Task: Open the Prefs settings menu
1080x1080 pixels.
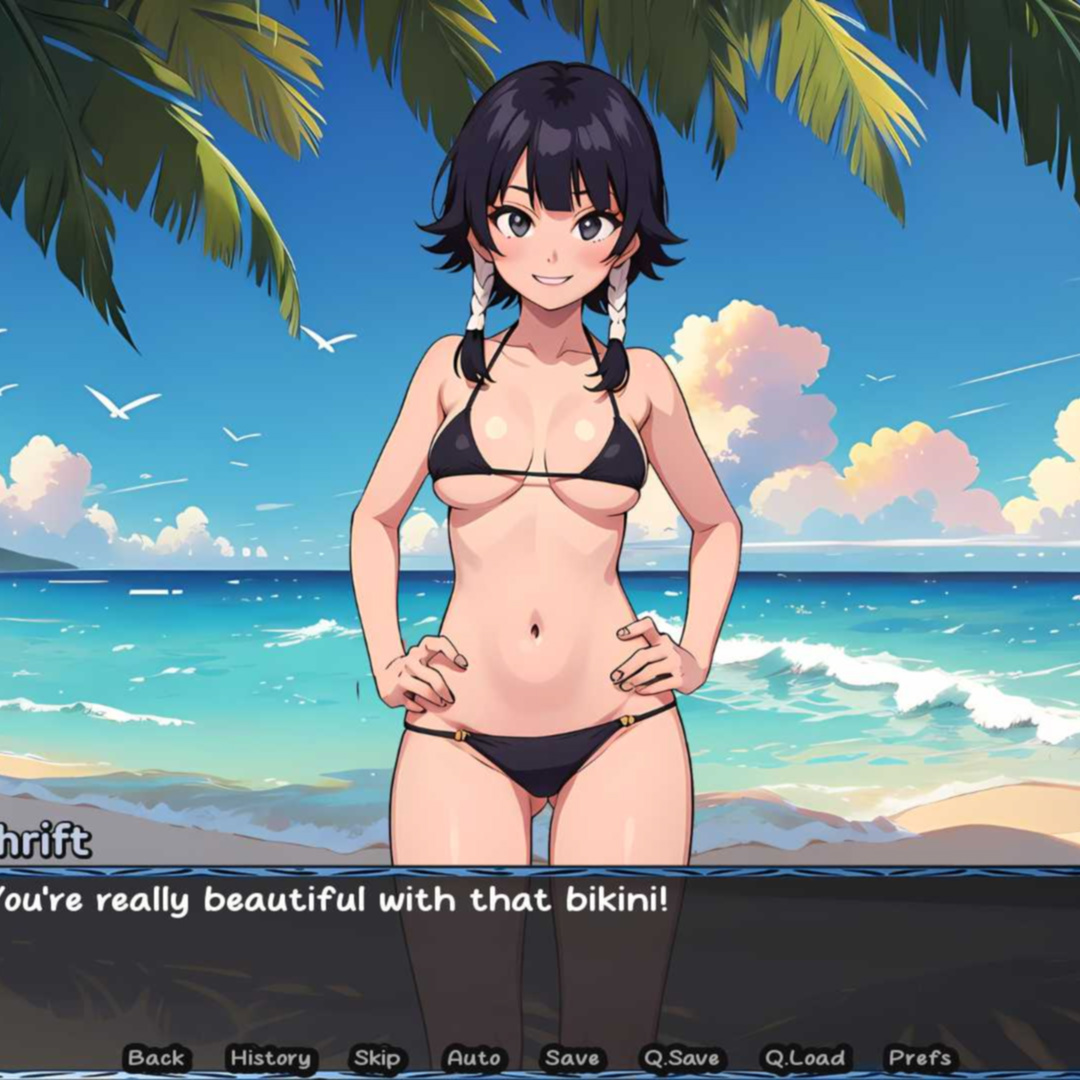Action: click(x=920, y=1057)
